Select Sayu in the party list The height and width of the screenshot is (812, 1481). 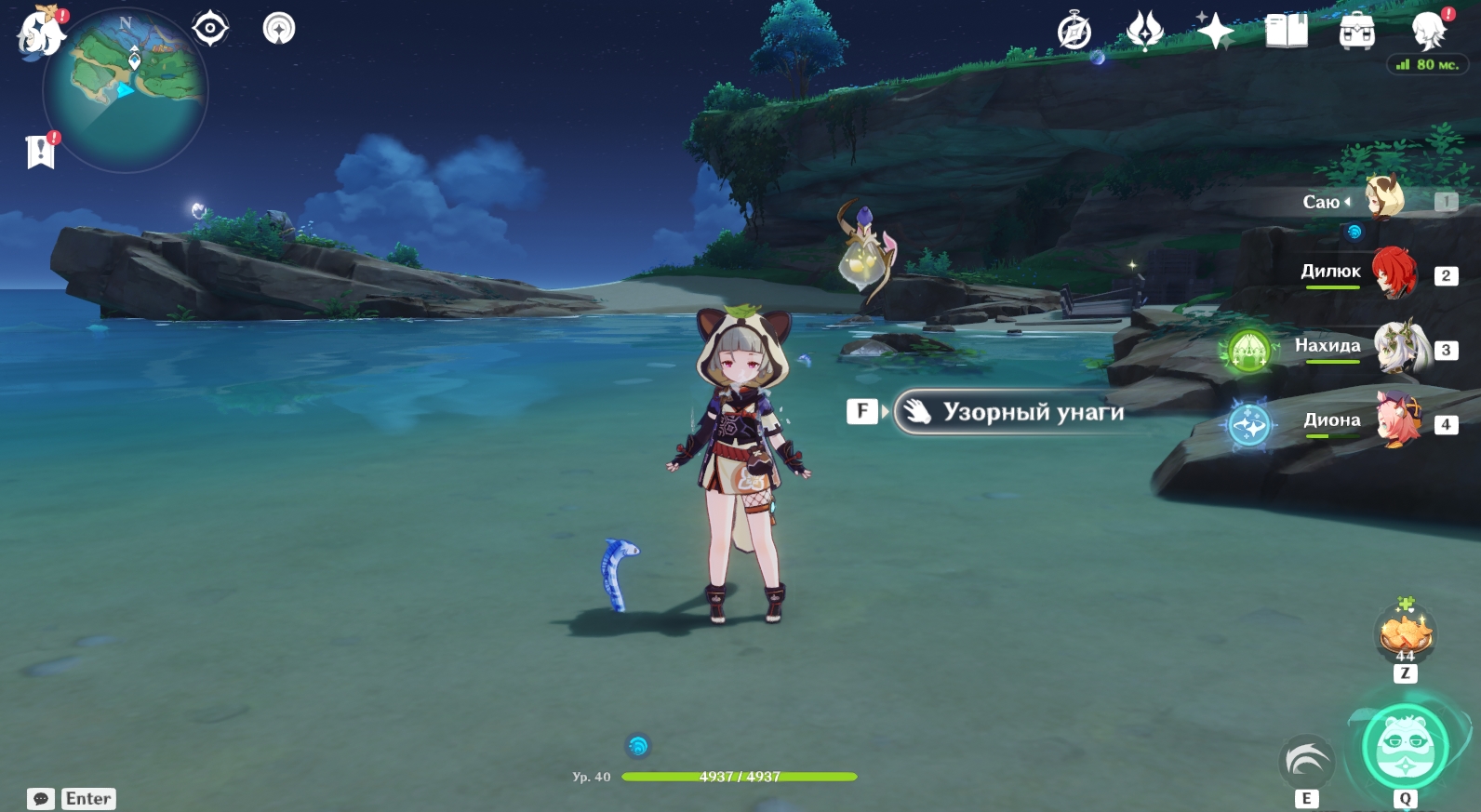pos(1383,199)
